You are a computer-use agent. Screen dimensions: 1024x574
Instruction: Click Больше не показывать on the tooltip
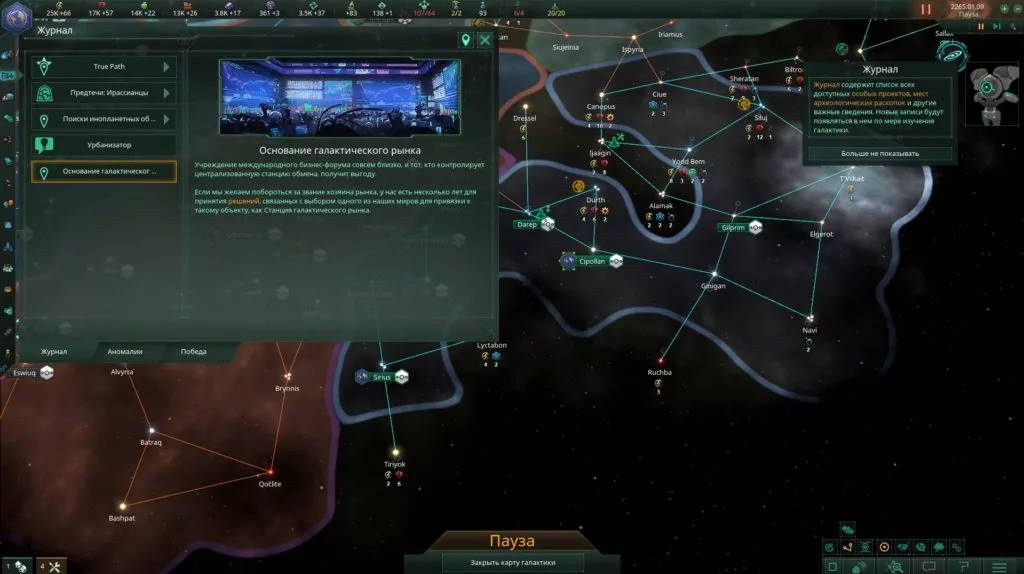[880, 153]
